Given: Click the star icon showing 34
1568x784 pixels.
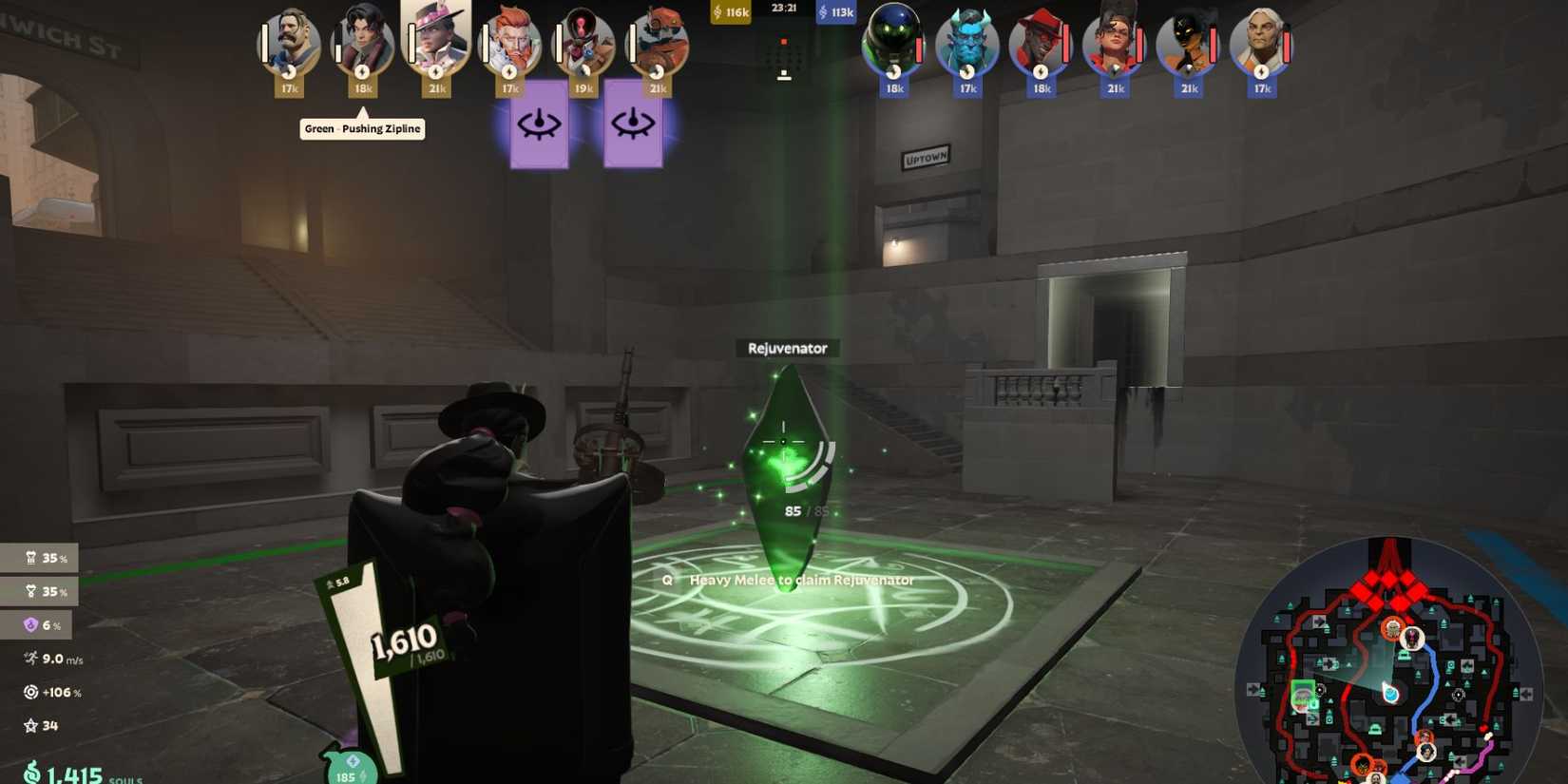Looking at the screenshot, I should [31, 725].
